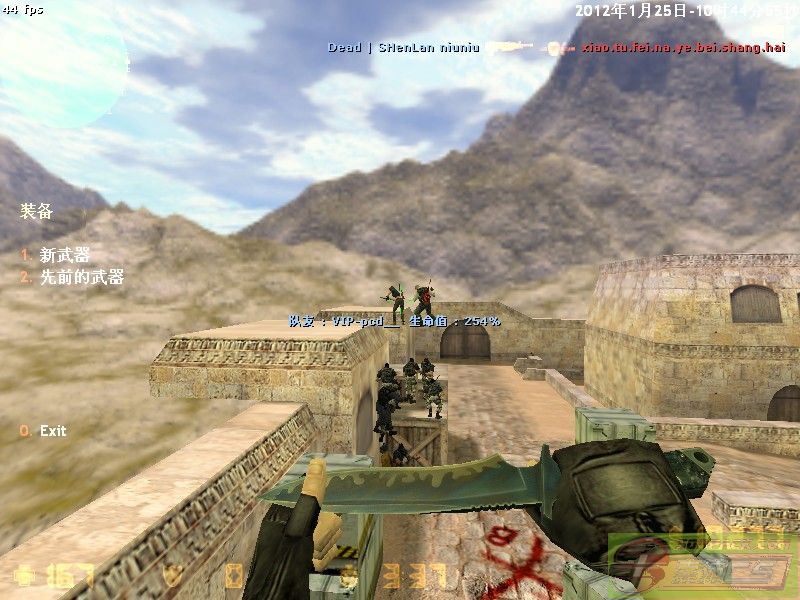Choose the 新武器 equipment option
The height and width of the screenshot is (600, 800).
(64, 256)
